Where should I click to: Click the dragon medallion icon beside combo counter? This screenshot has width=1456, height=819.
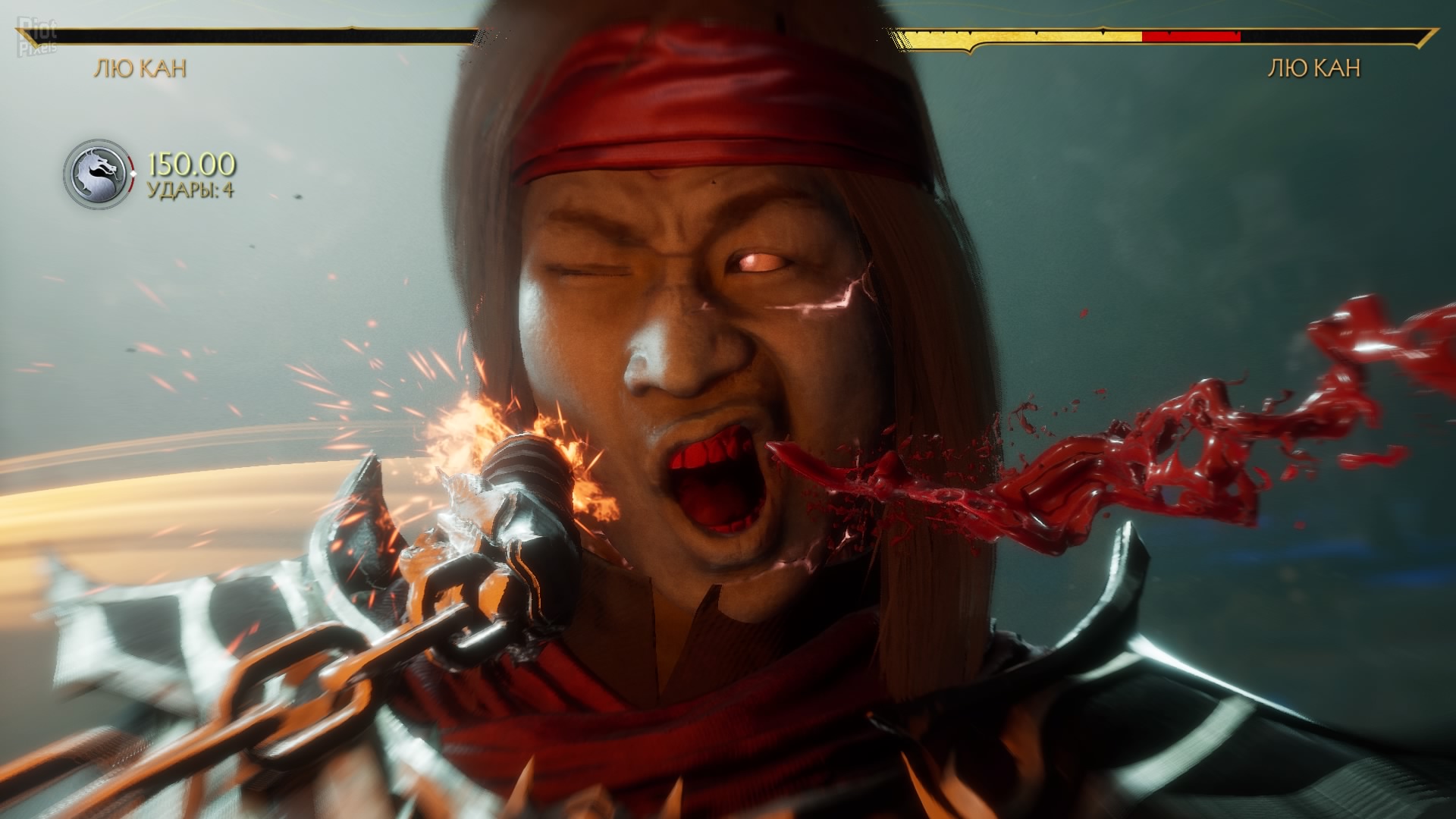96,174
